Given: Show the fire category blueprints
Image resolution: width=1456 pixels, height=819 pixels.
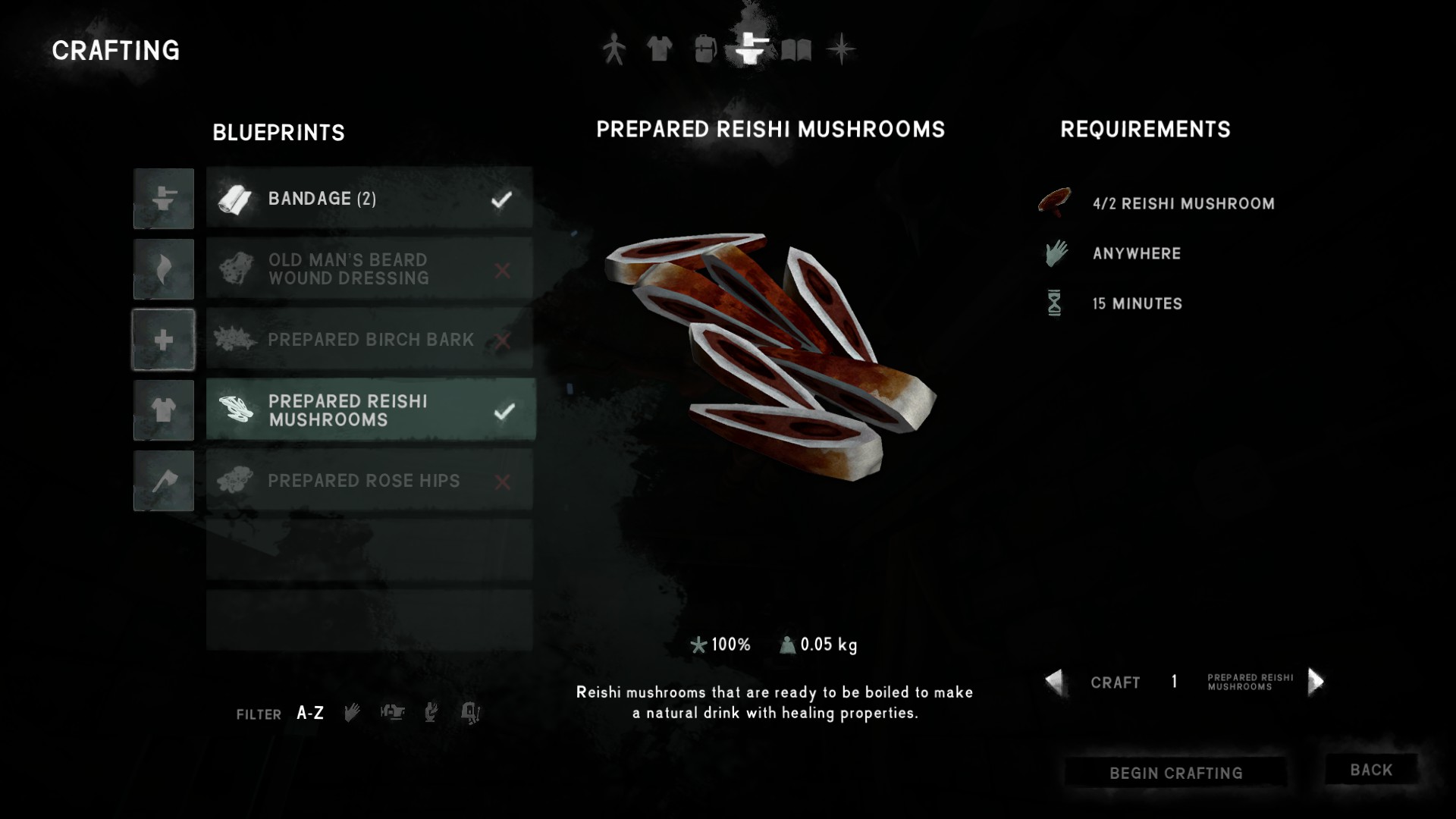Looking at the screenshot, I should point(164,269).
